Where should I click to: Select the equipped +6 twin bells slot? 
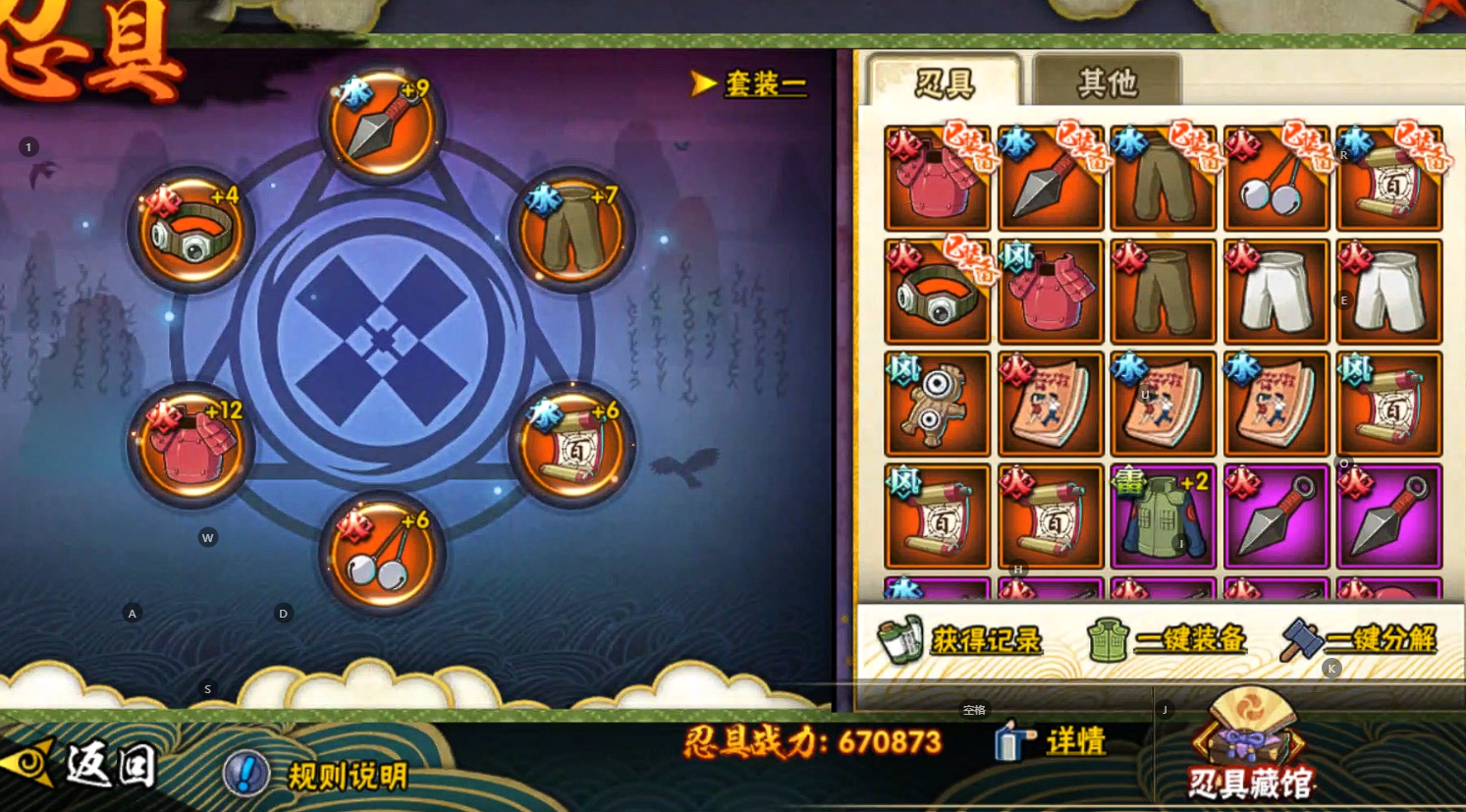382,554
